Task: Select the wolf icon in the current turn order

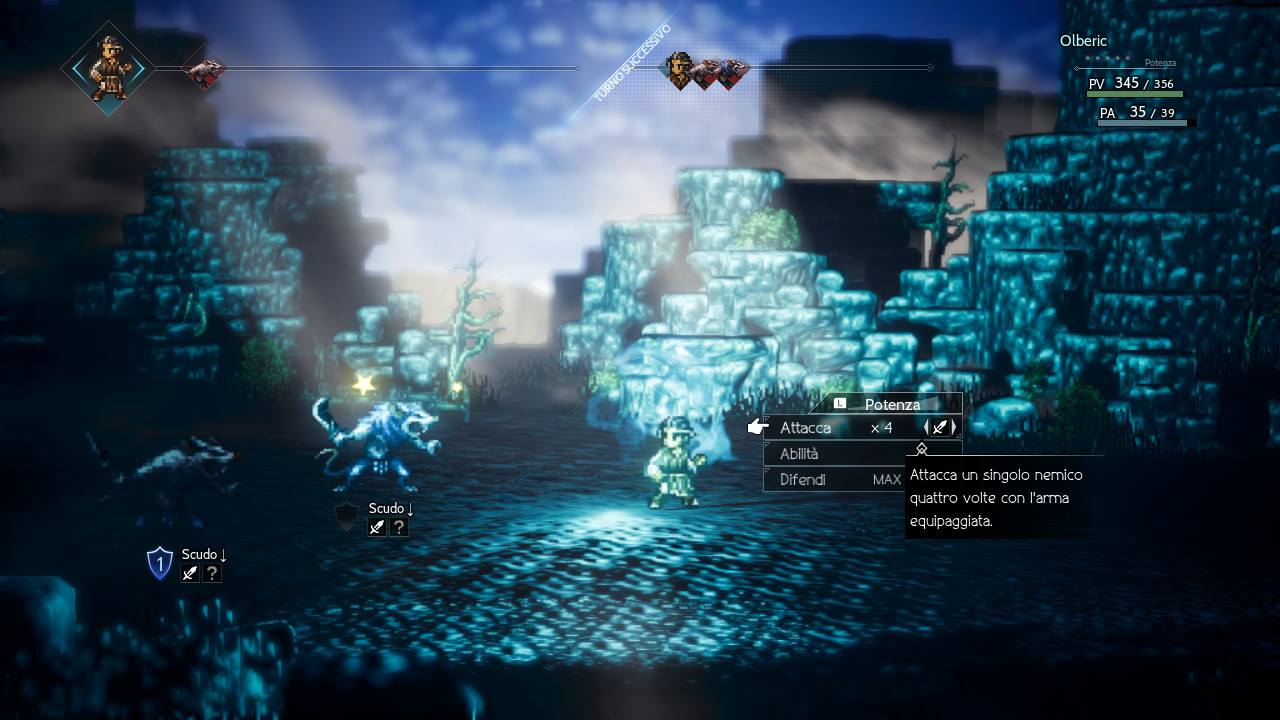Action: (x=205, y=70)
